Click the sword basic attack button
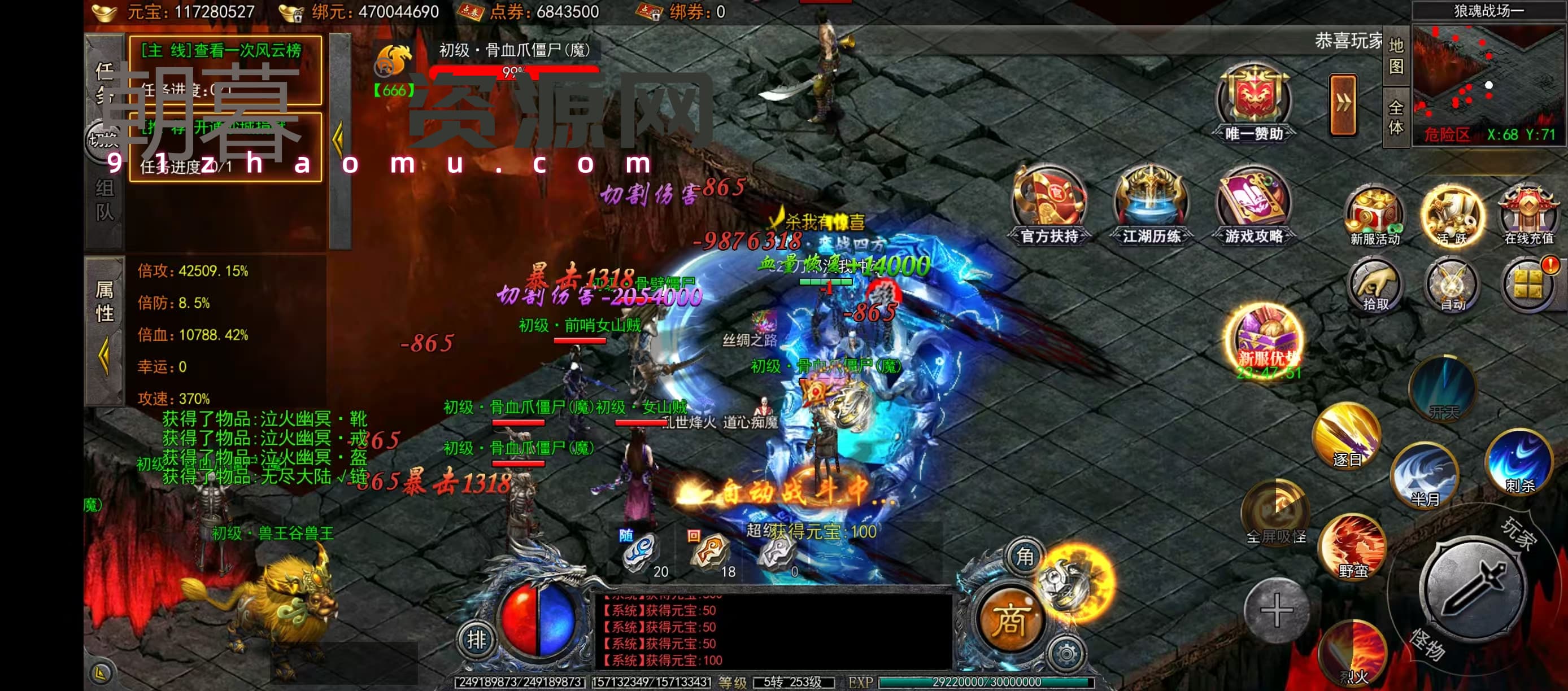 coord(1473,586)
